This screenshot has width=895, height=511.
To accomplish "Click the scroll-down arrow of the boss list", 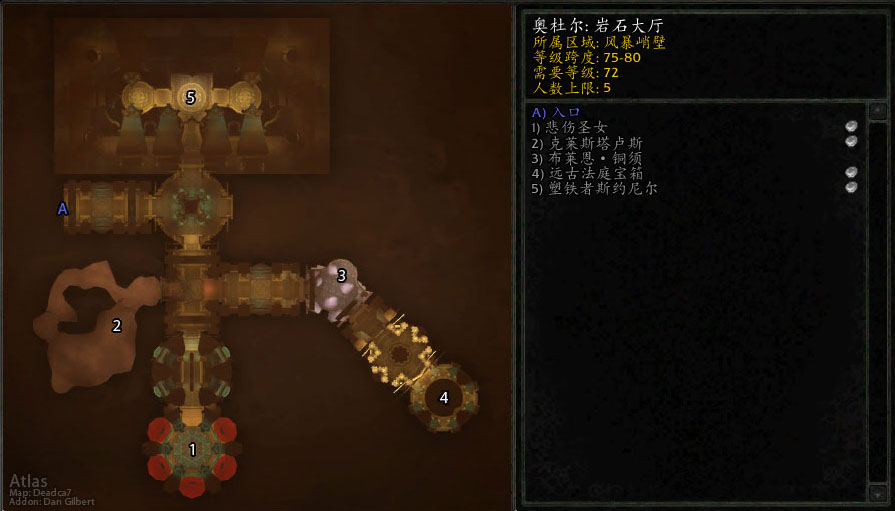I will (x=875, y=493).
